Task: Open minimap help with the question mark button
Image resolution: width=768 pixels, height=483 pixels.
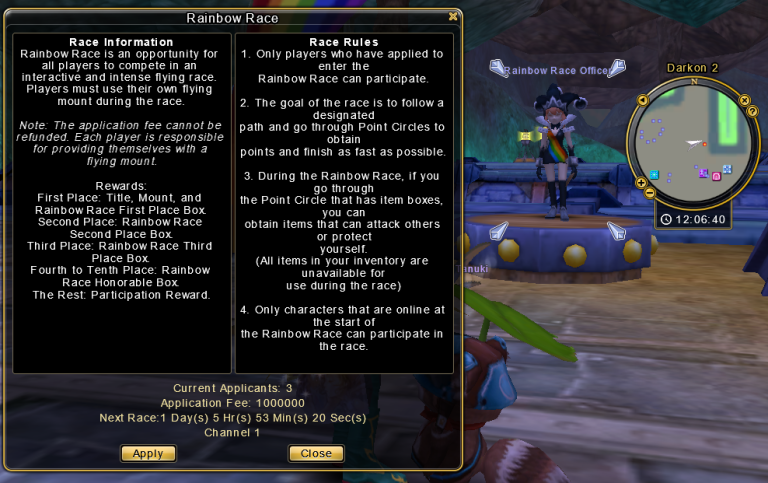Action: click(x=752, y=111)
